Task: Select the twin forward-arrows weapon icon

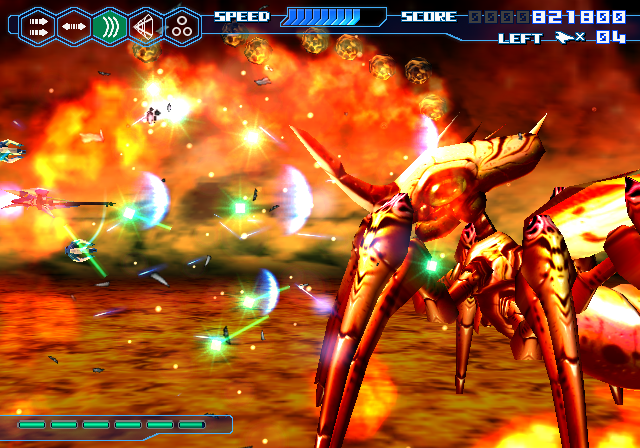Action: (x=37, y=26)
